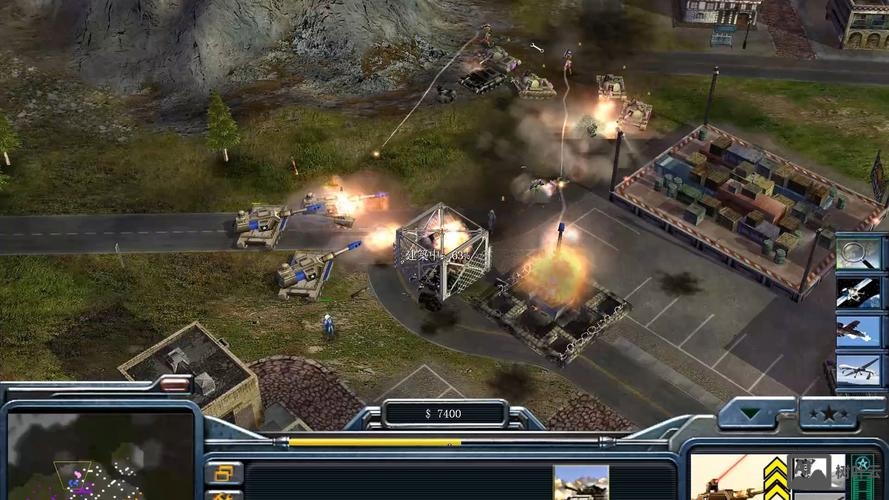The image size is (889, 500).
Task: Use the white drone power shortcut
Action: [857, 370]
